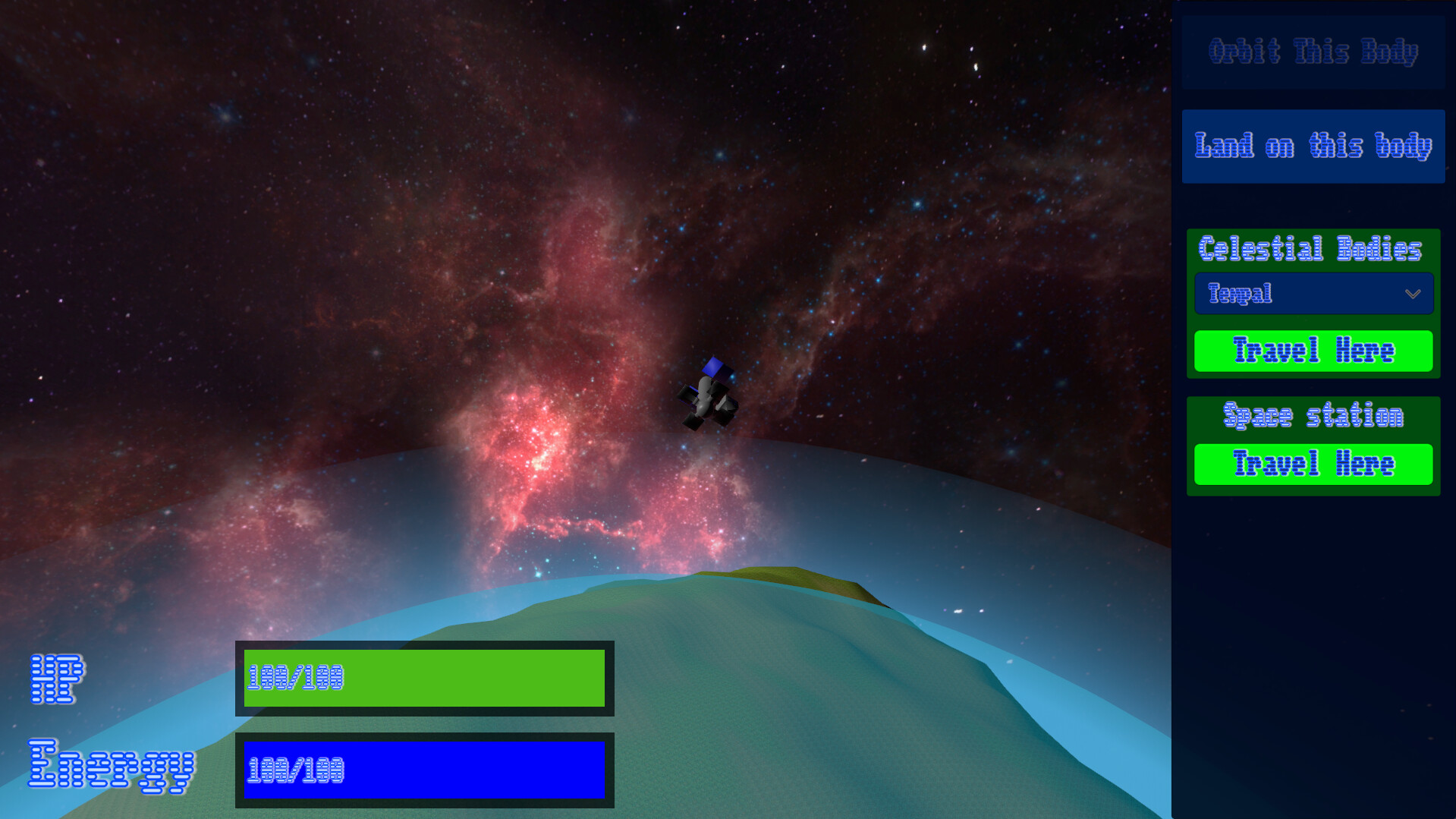Click the Energy label icon text
Screen dimensions: 1456x819
coord(112,768)
